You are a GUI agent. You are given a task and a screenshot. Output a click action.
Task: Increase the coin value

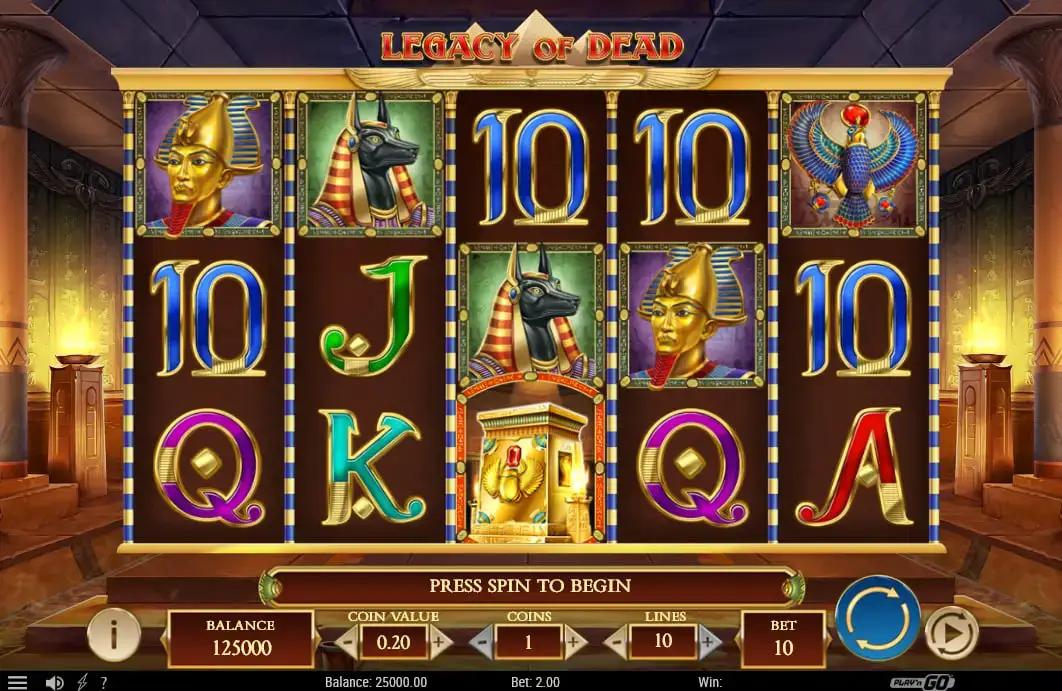pos(440,642)
